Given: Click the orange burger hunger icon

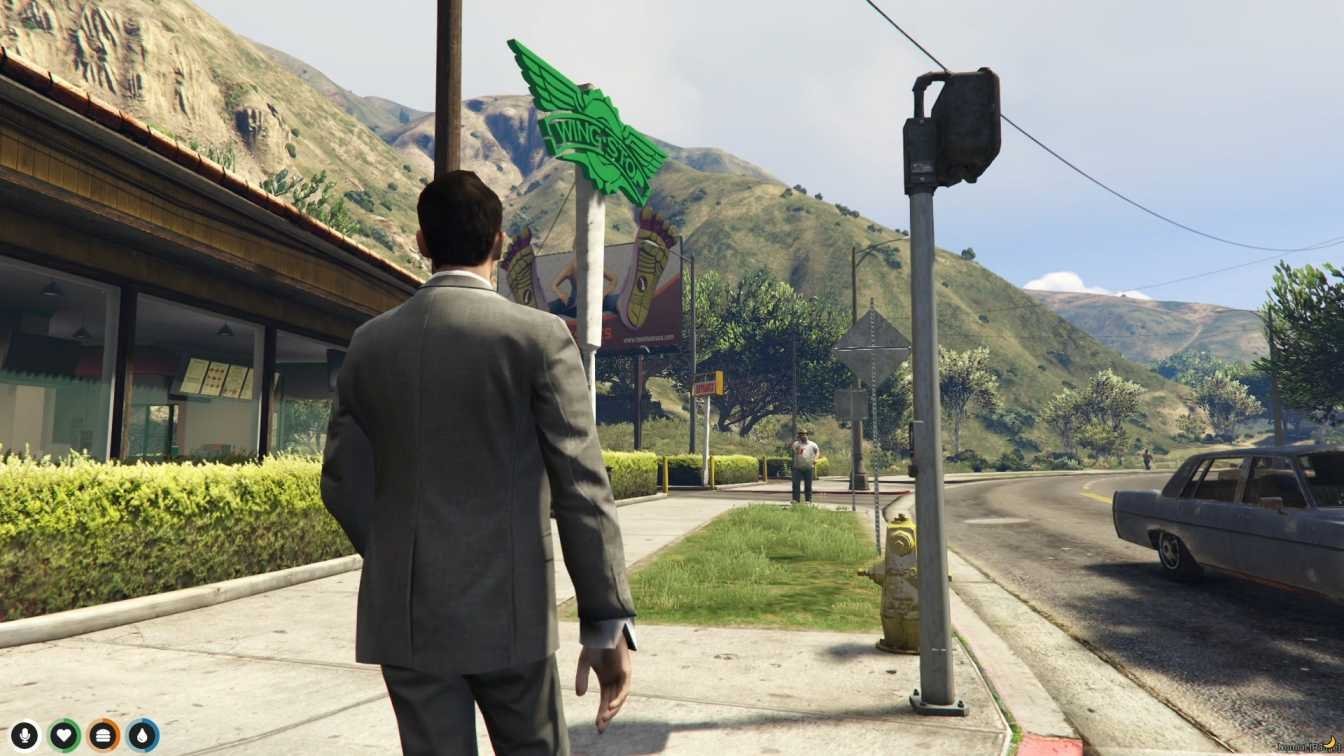Looking at the screenshot, I should [x=104, y=735].
